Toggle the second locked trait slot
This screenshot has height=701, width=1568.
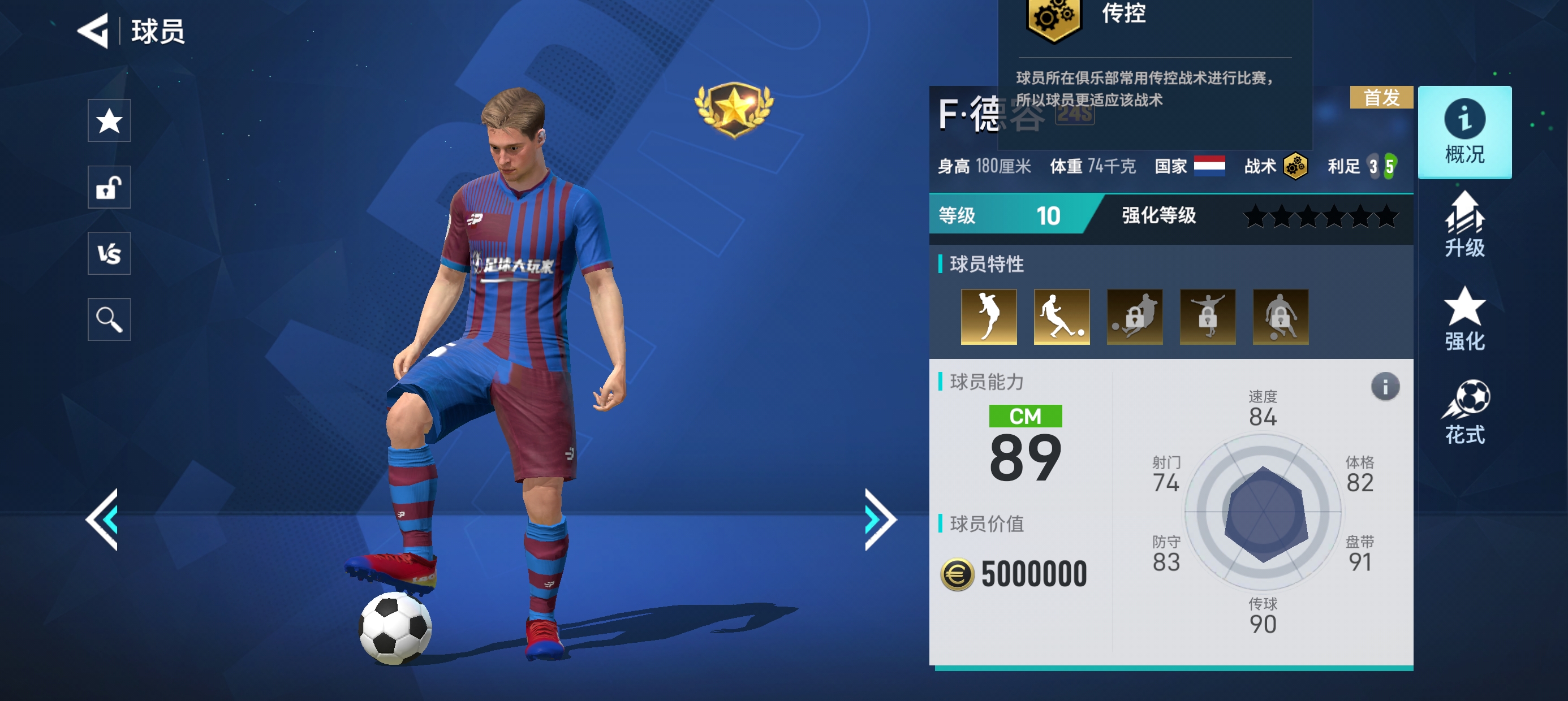coord(1207,317)
